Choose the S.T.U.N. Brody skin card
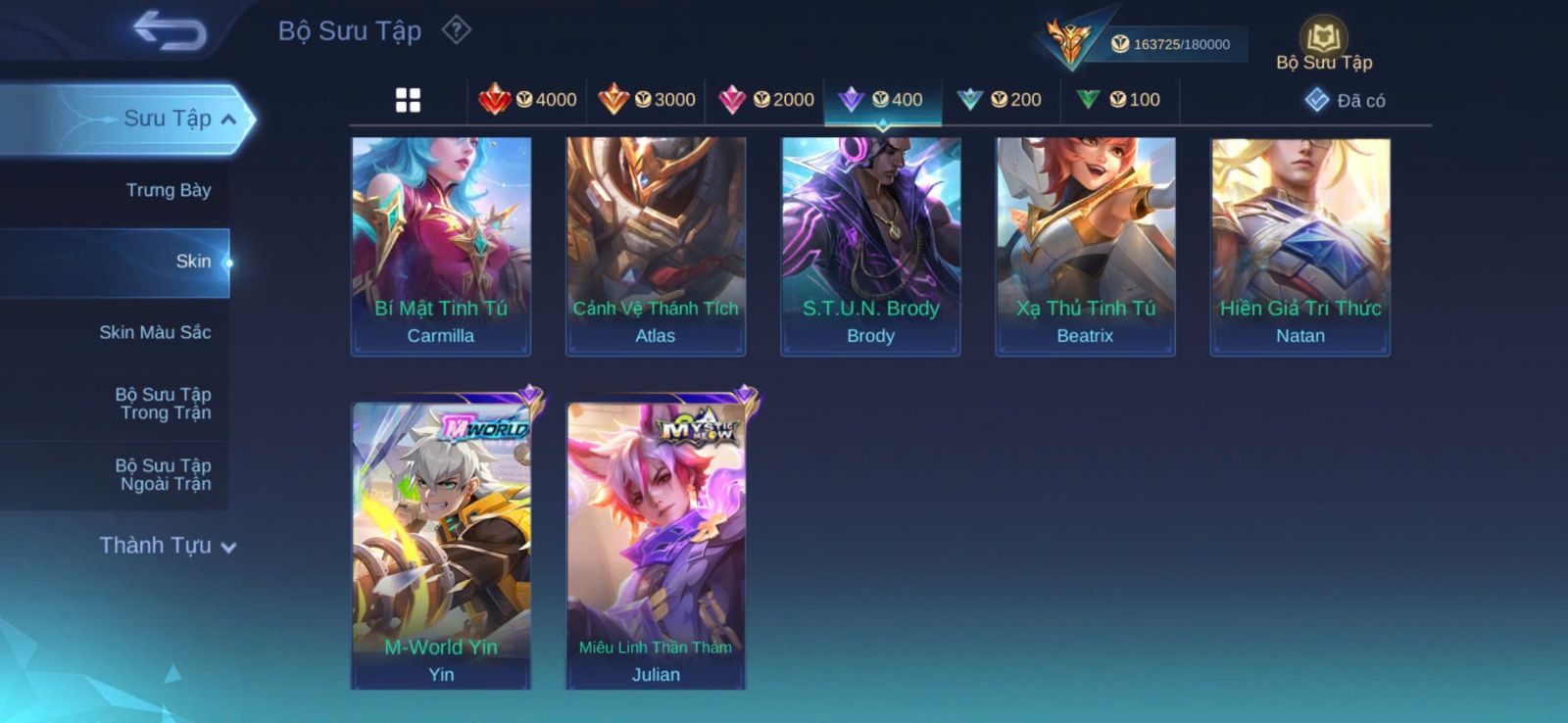This screenshot has width=1568, height=723. tap(870, 246)
